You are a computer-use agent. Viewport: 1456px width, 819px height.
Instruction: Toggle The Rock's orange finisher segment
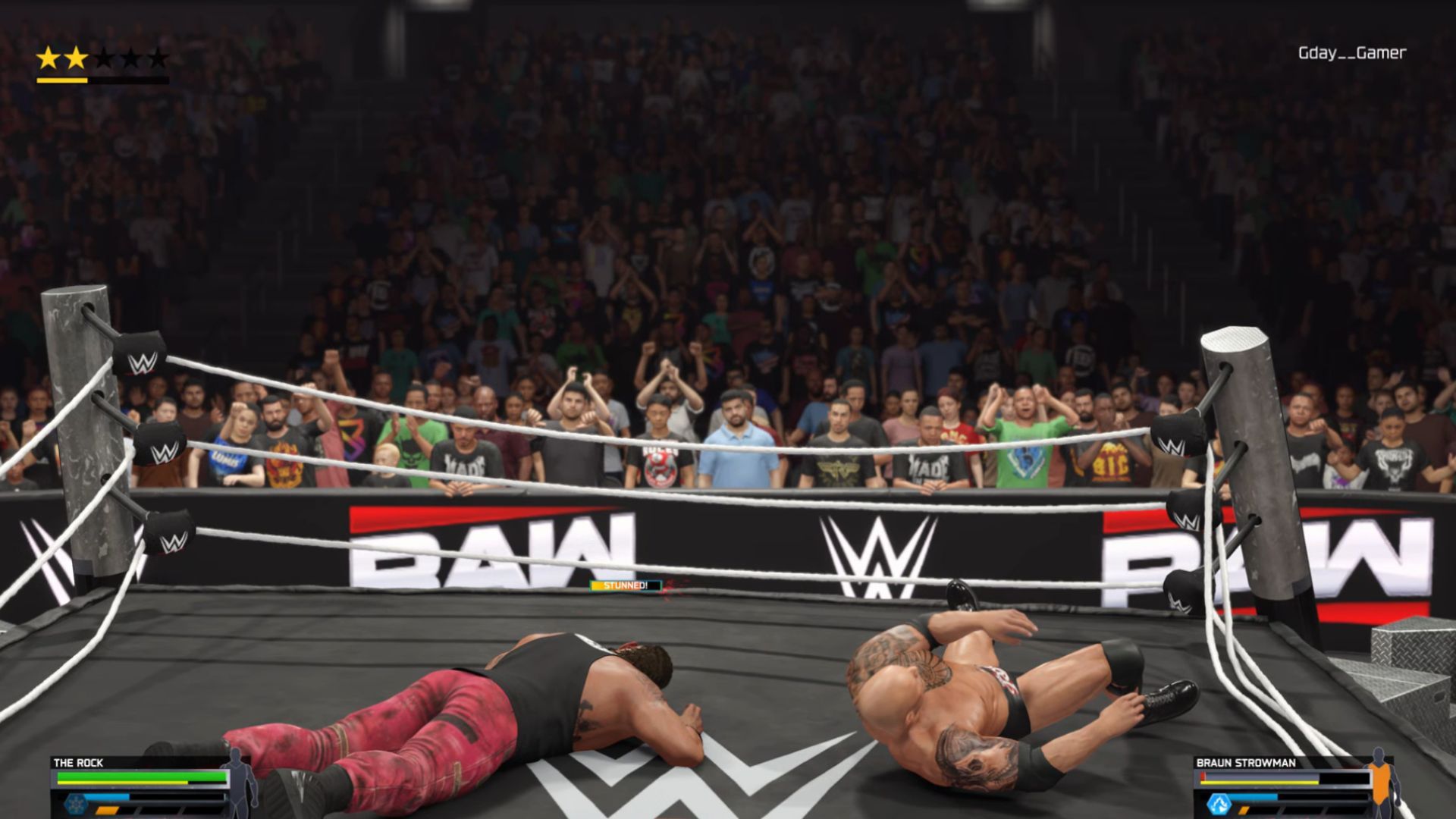click(x=107, y=811)
